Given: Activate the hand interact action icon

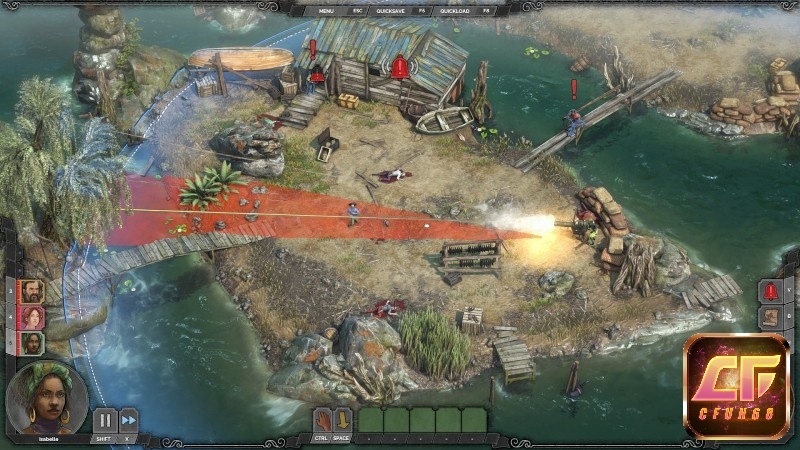Looking at the screenshot, I should point(323,420).
